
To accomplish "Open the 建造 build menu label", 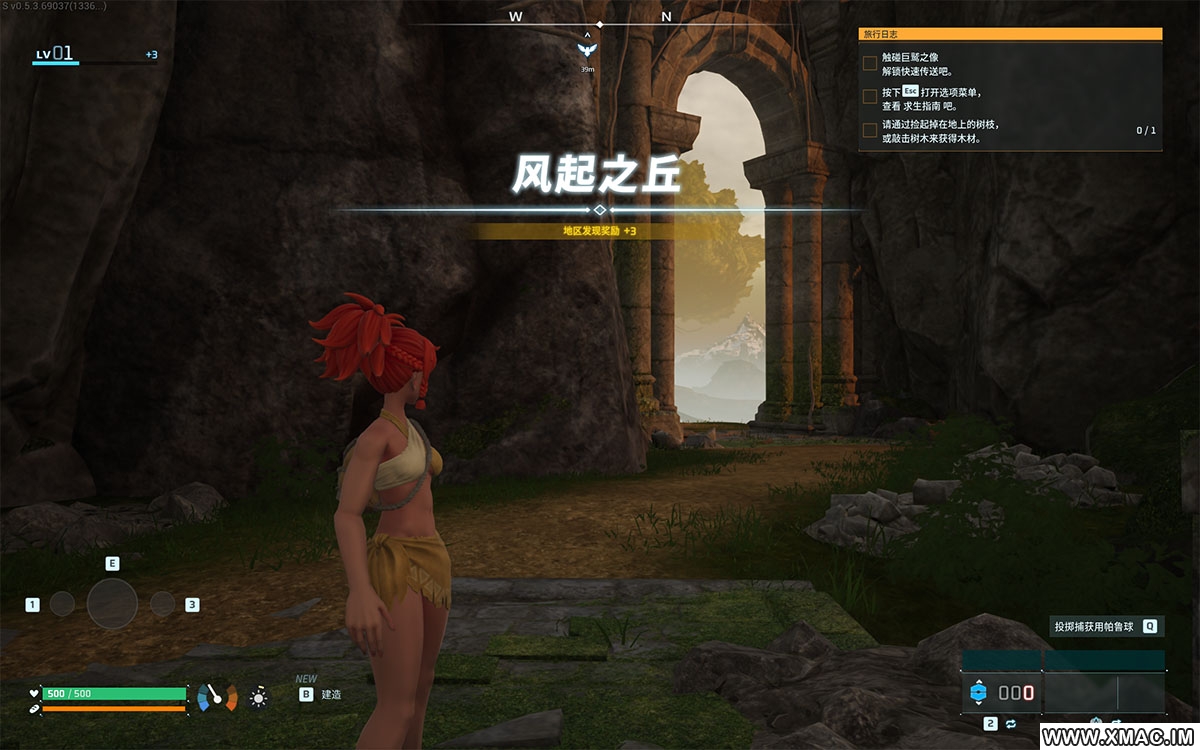I will [331, 694].
